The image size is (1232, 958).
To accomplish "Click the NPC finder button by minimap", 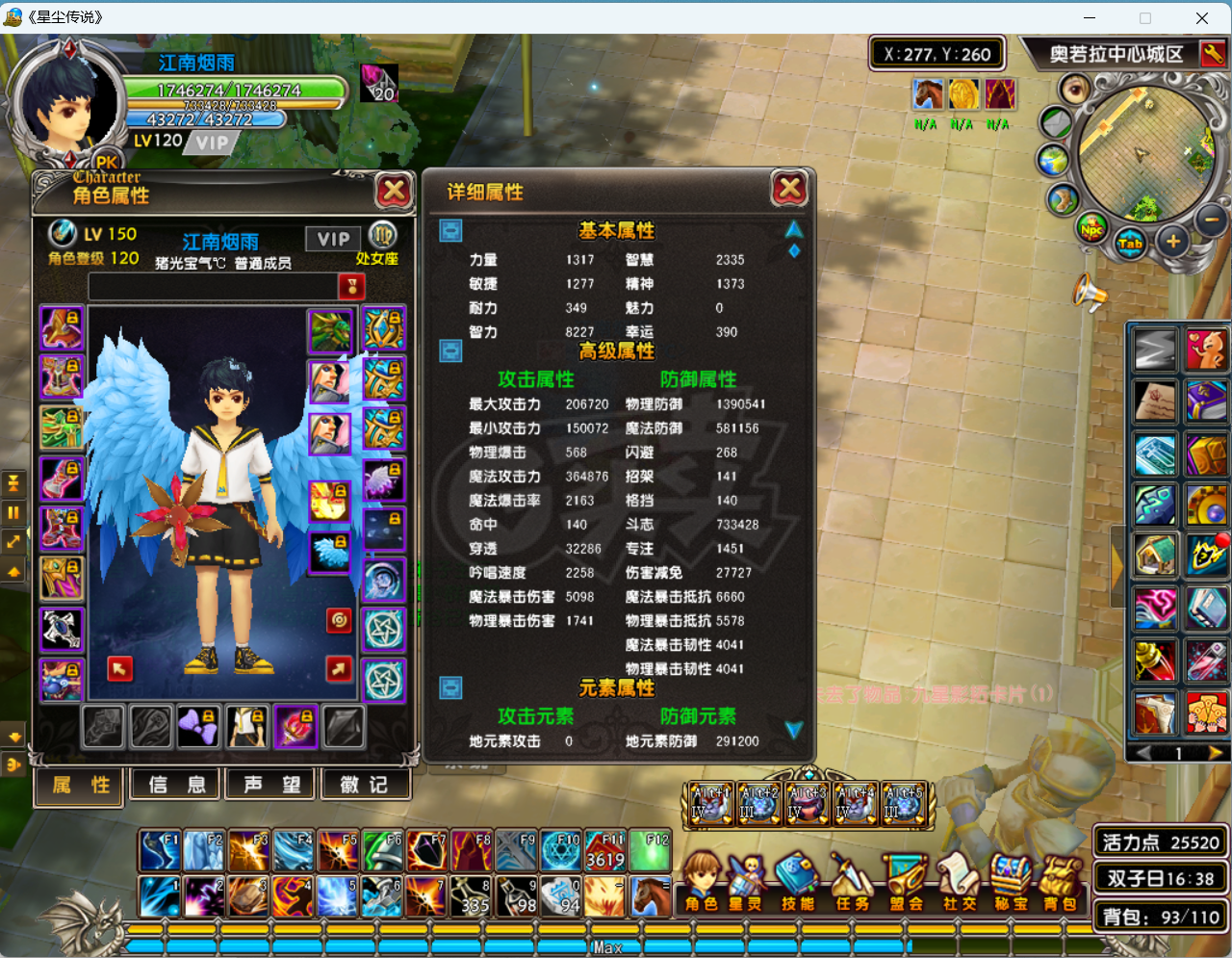I will click(x=1091, y=229).
